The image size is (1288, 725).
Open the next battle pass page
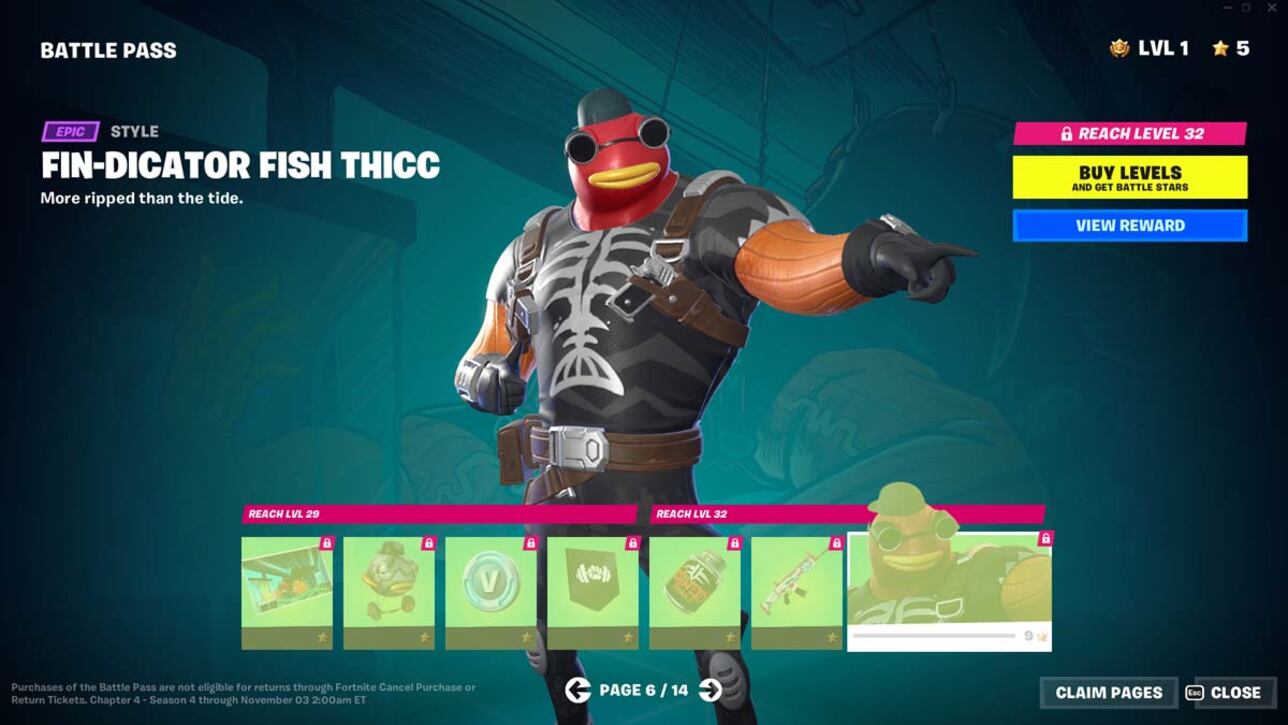(708, 692)
